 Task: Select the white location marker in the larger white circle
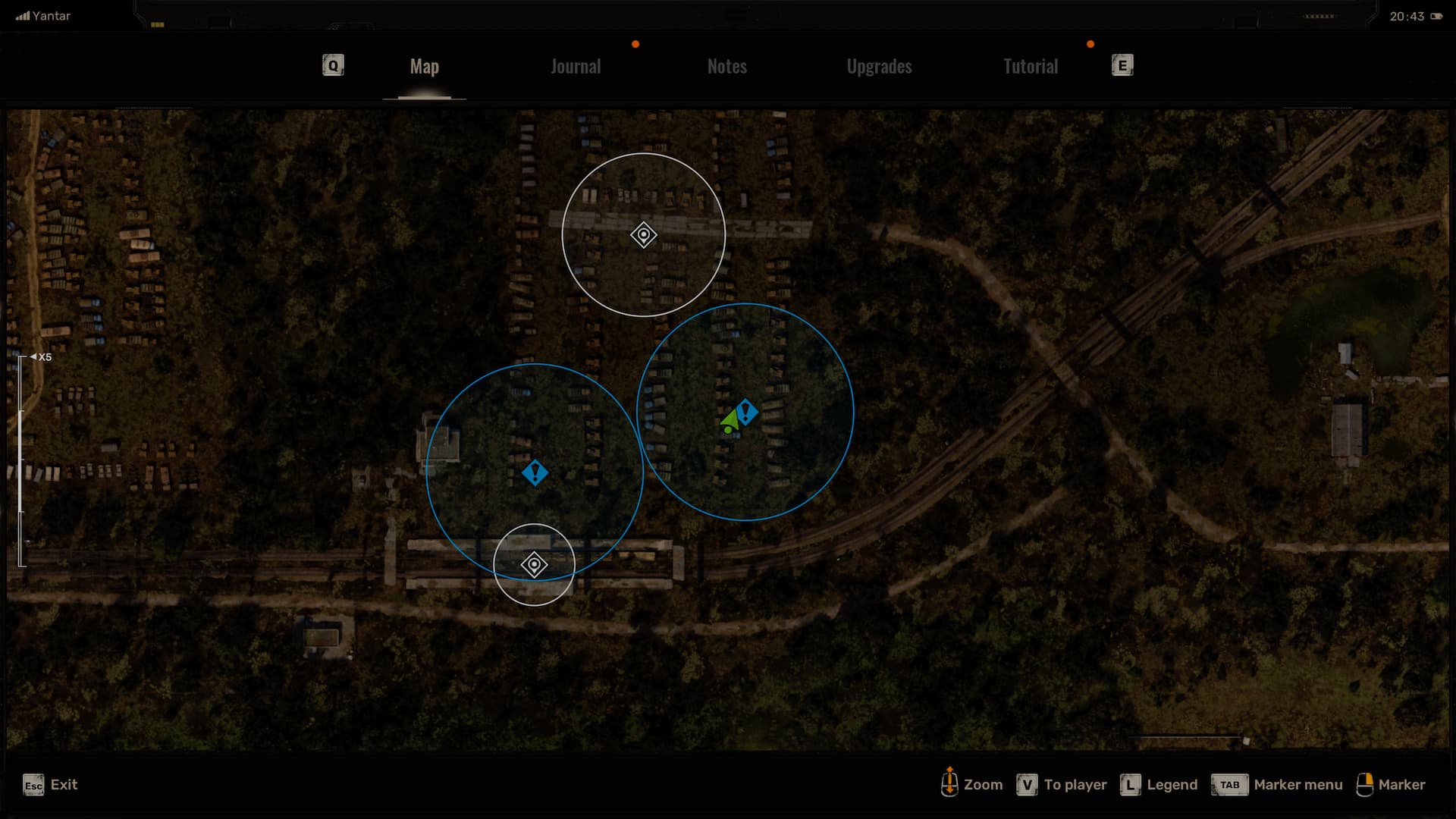point(643,235)
